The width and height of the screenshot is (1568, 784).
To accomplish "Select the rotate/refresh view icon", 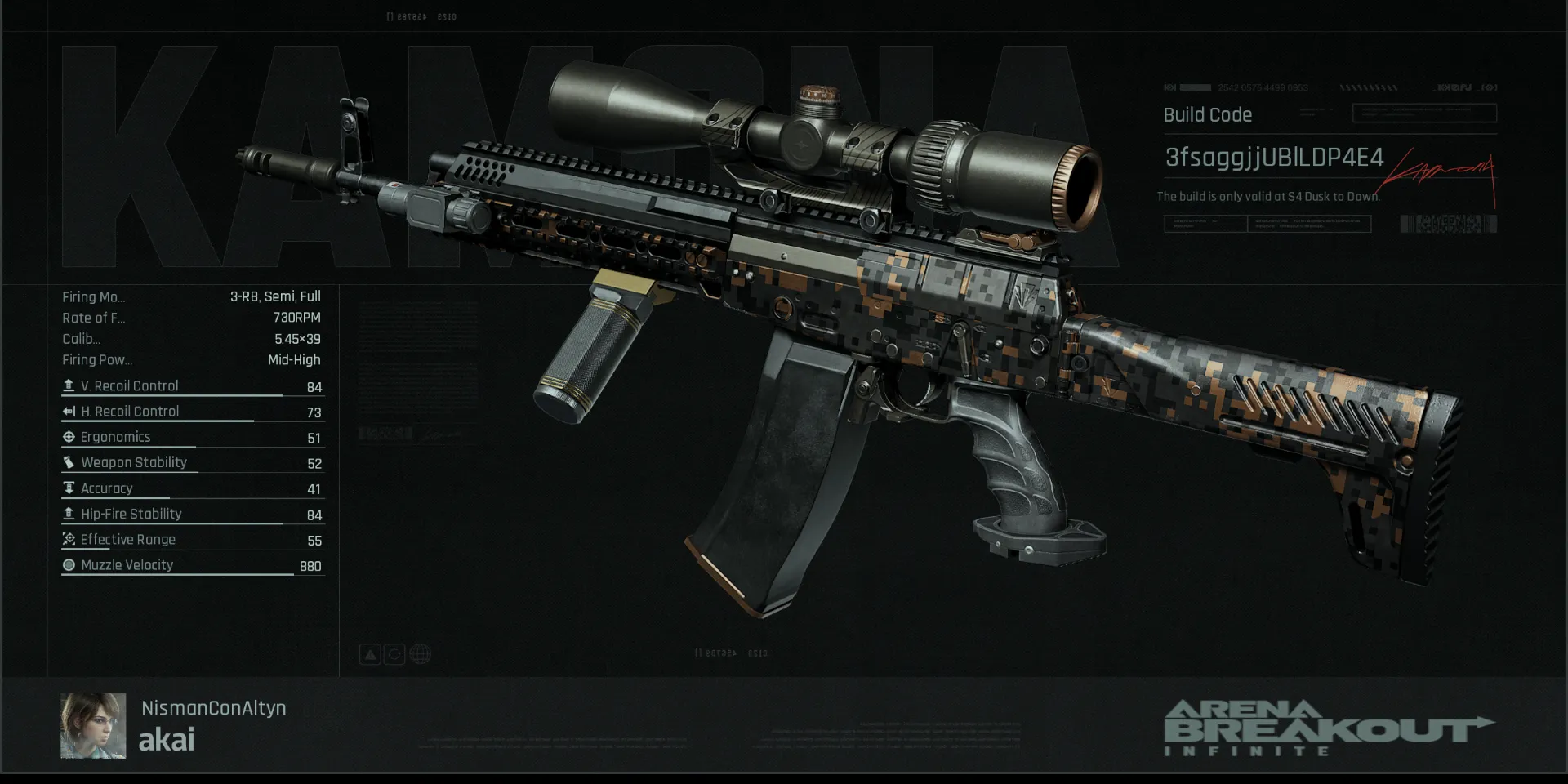I will click(394, 653).
